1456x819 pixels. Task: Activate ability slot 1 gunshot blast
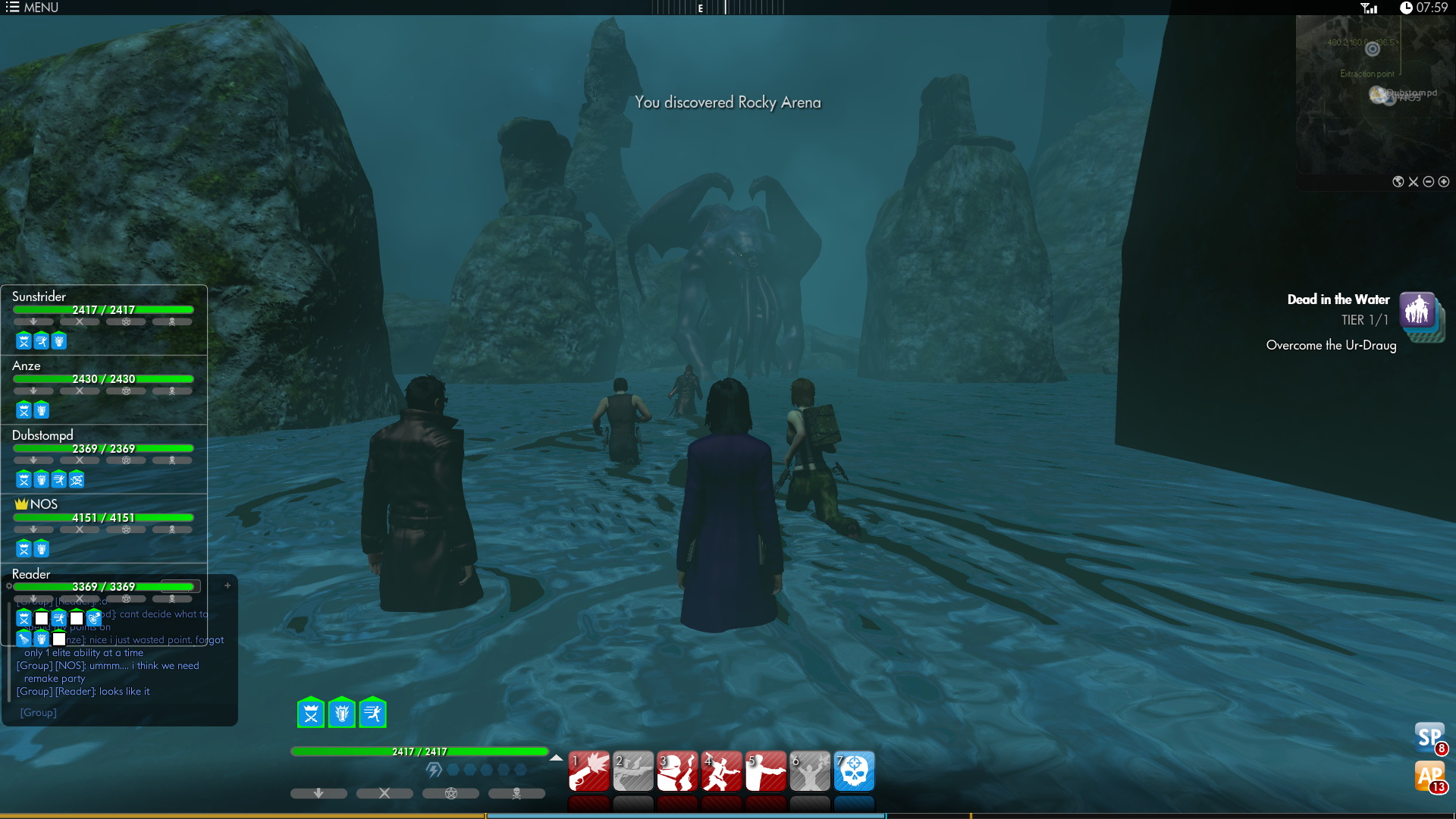pos(589,771)
